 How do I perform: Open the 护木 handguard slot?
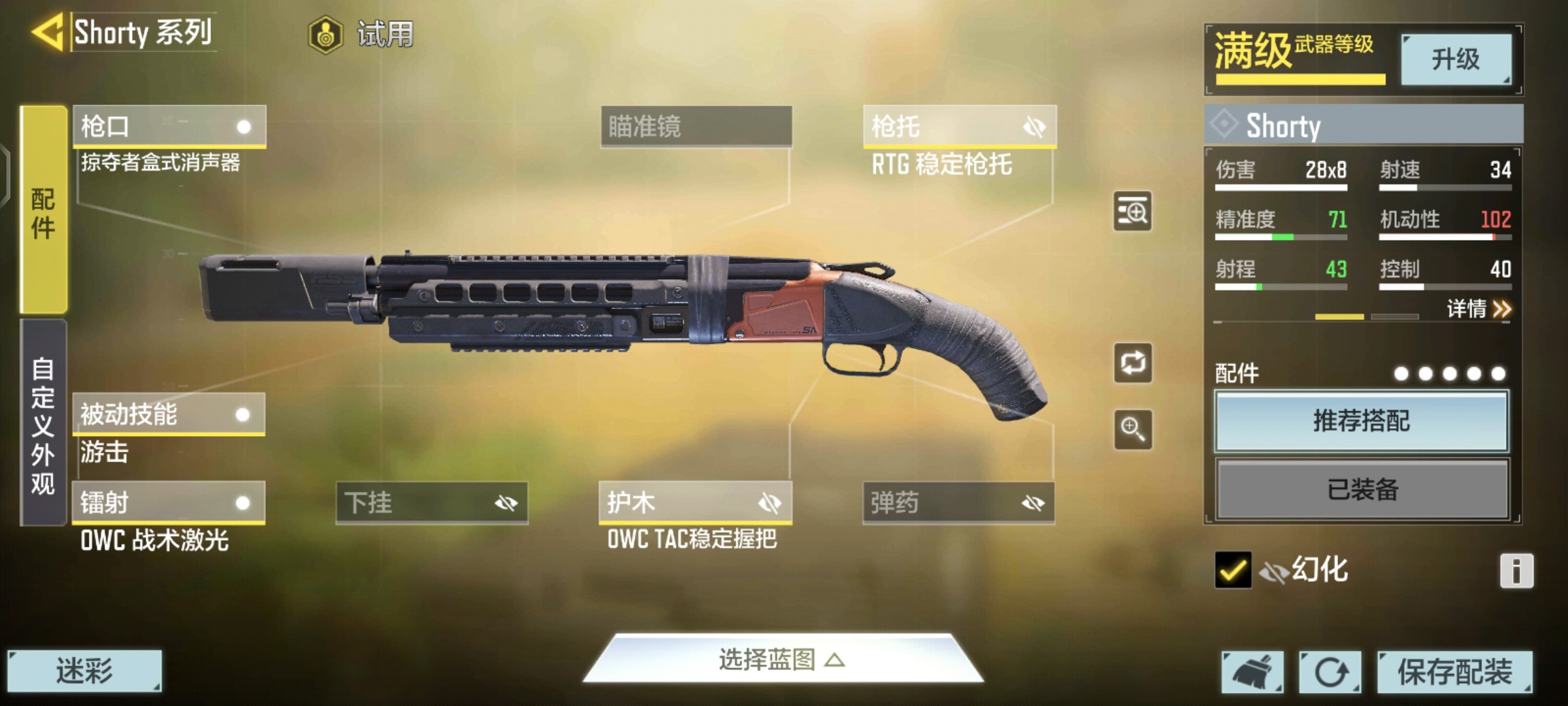(695, 503)
